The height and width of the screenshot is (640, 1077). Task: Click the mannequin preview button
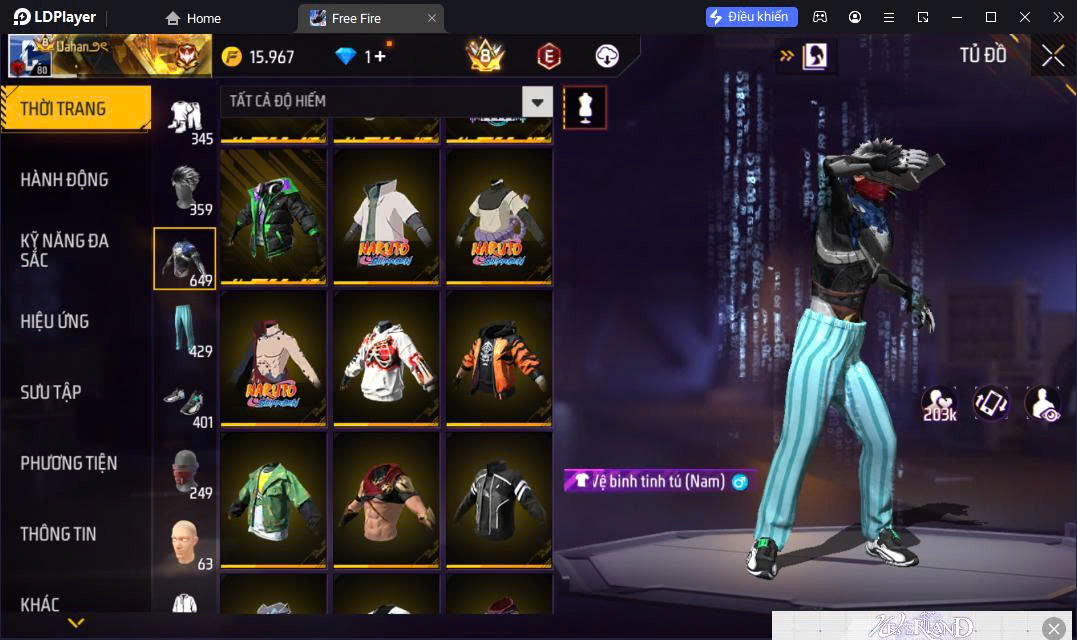(585, 107)
